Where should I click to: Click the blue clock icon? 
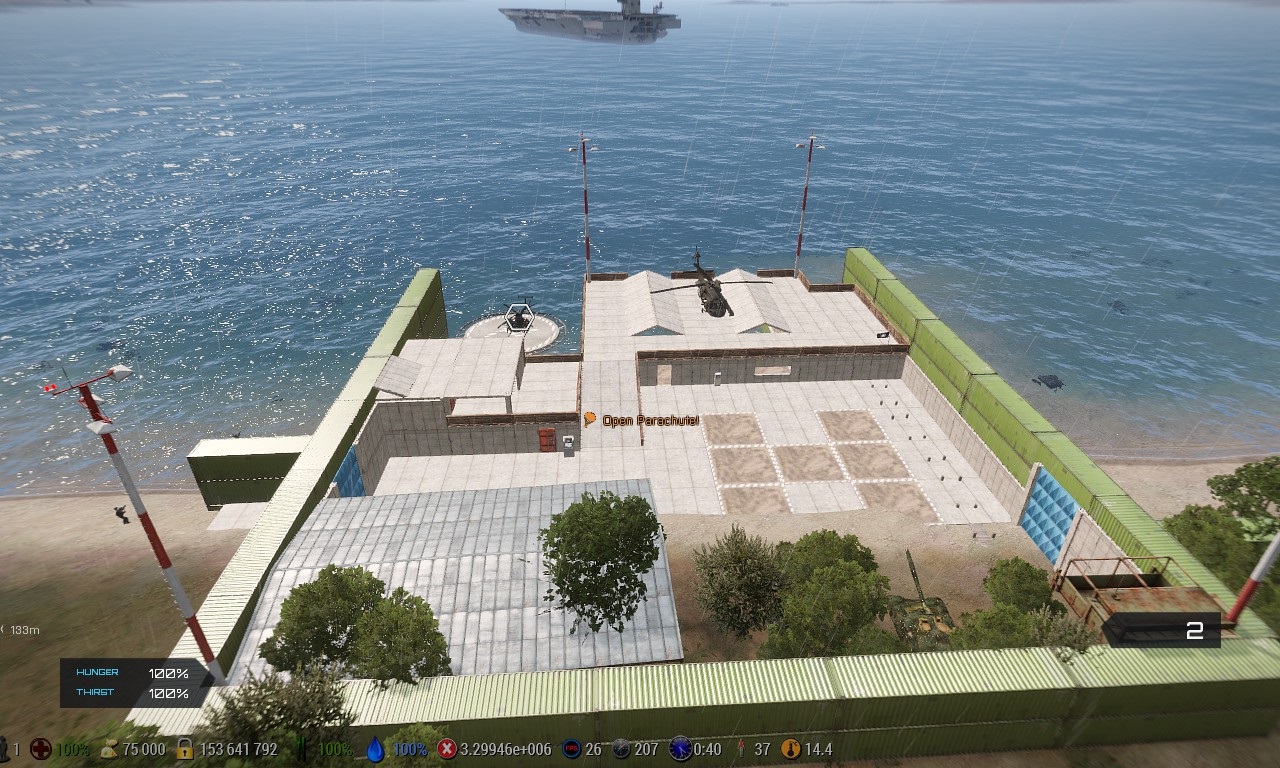point(680,749)
